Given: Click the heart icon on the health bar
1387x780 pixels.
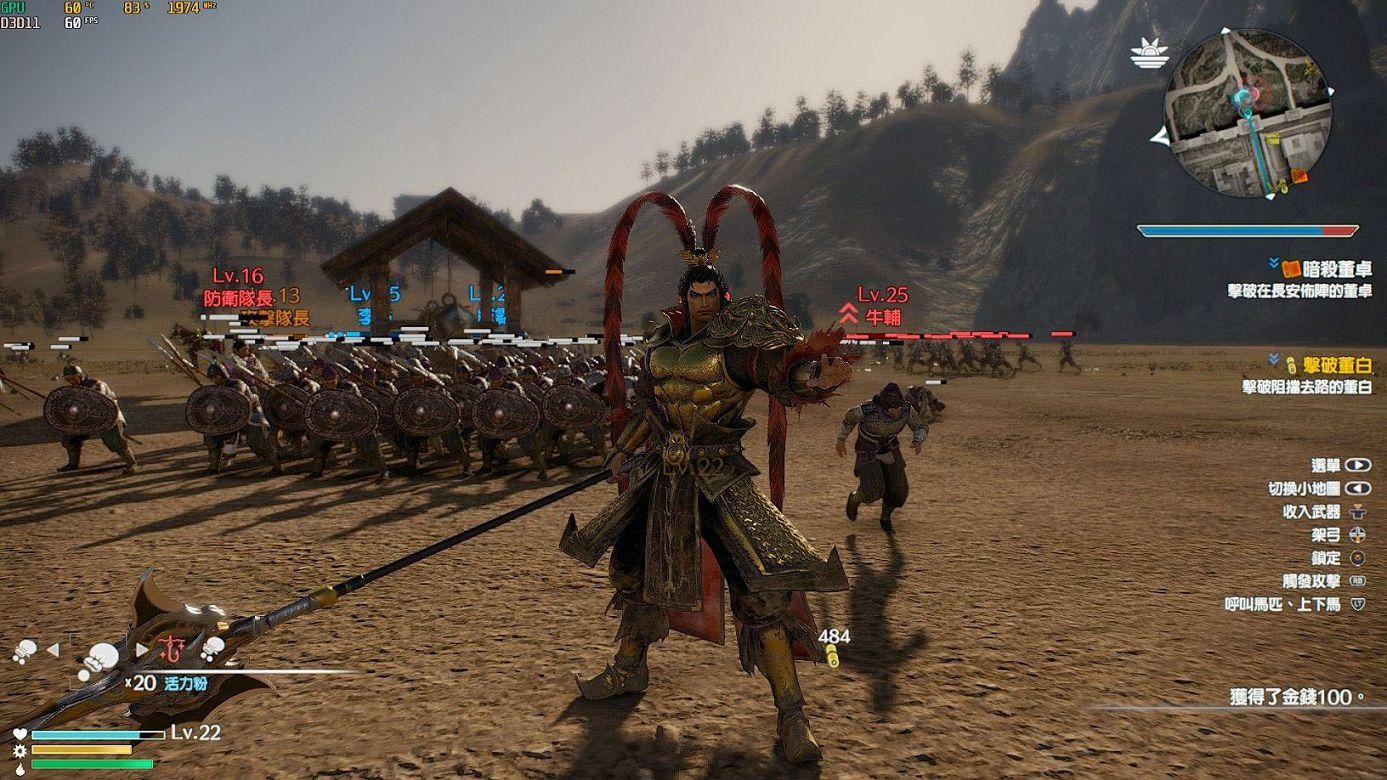Looking at the screenshot, I should click(x=18, y=734).
